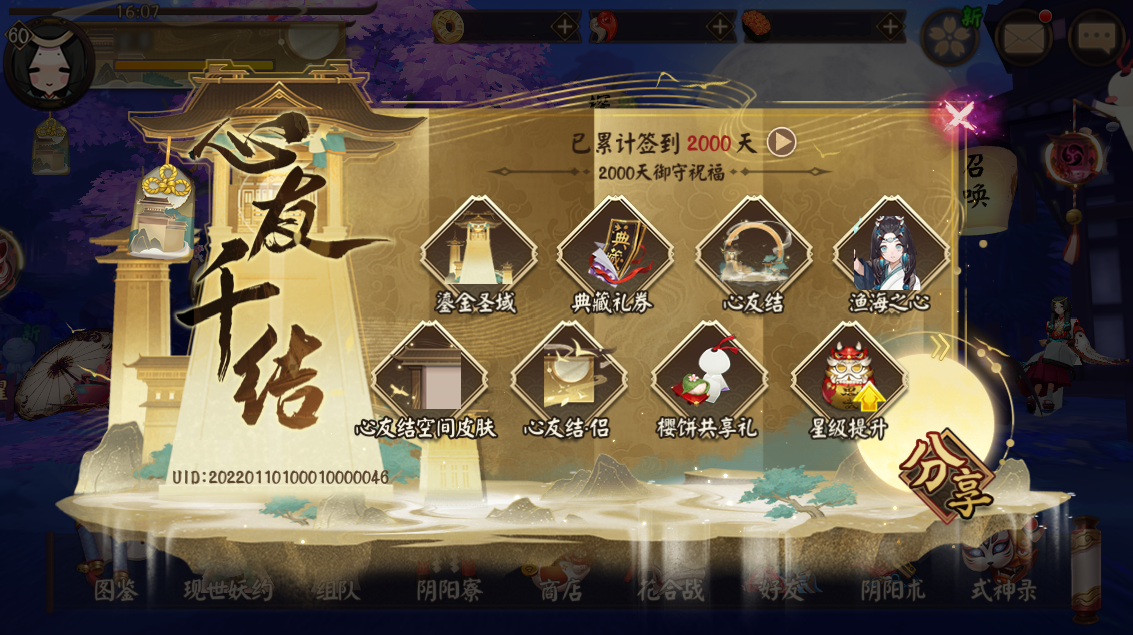Image resolution: width=1133 pixels, height=635 pixels.
Task: Play the 2000-day sign-in arrow button
Action: pyautogui.click(x=781, y=142)
